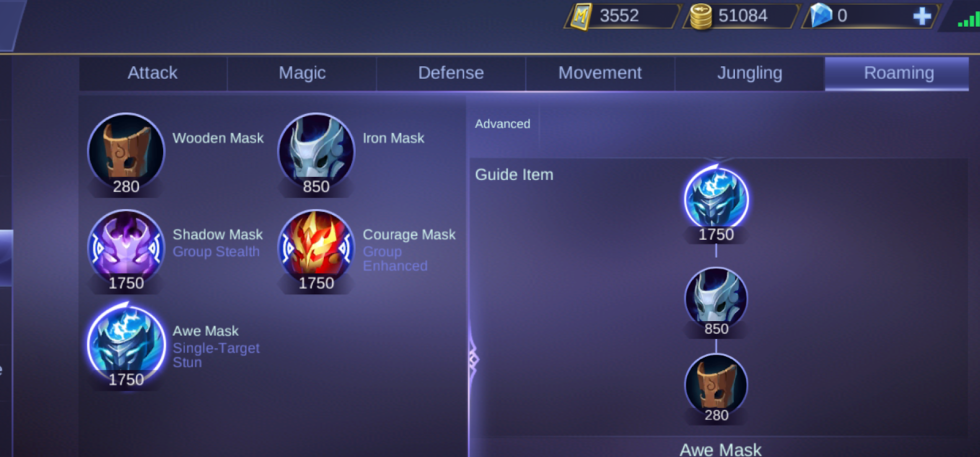
Task: Show the Movement items tab
Action: (600, 73)
